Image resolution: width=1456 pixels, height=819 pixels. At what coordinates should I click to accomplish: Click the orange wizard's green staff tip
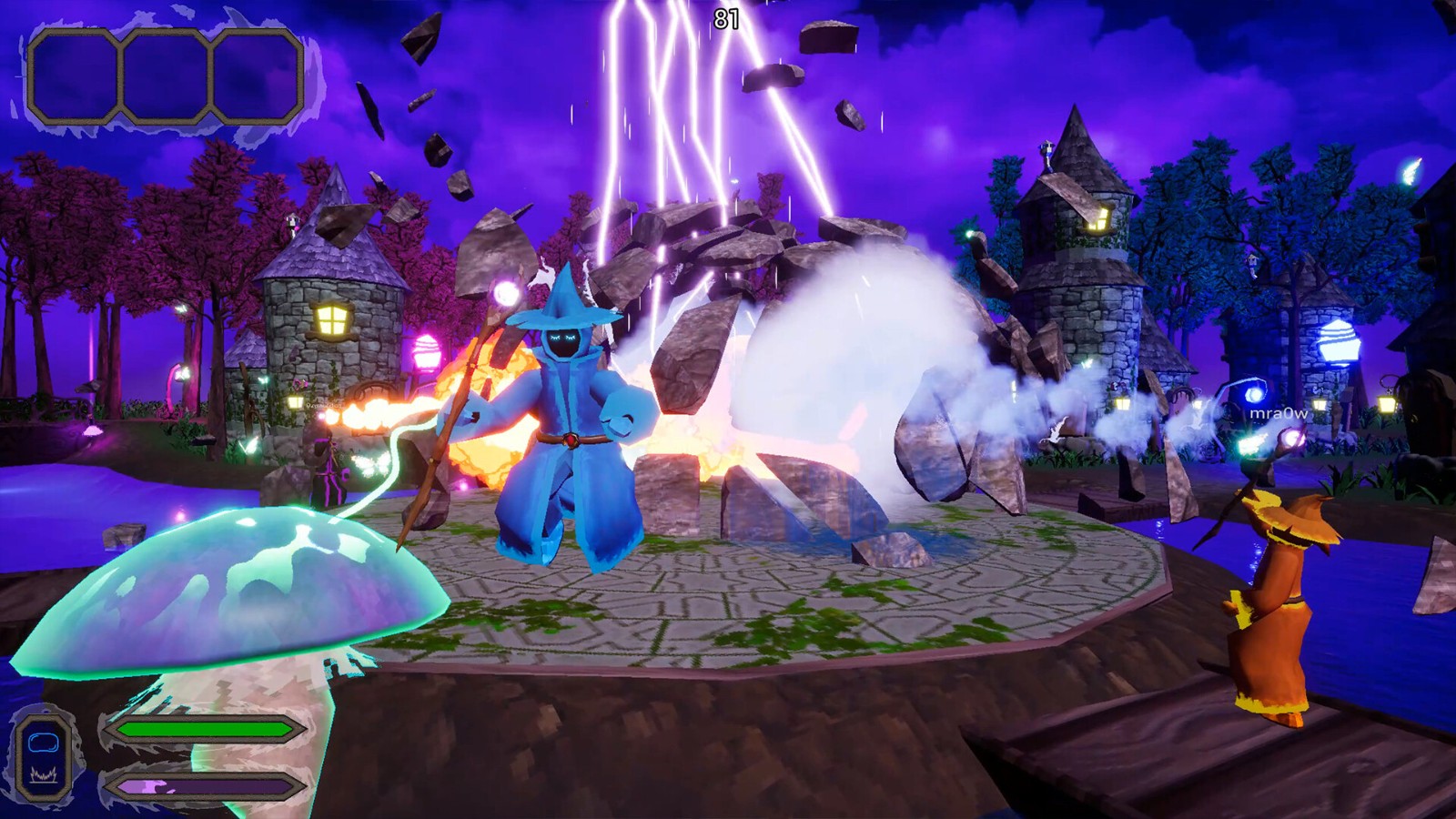point(1251,446)
